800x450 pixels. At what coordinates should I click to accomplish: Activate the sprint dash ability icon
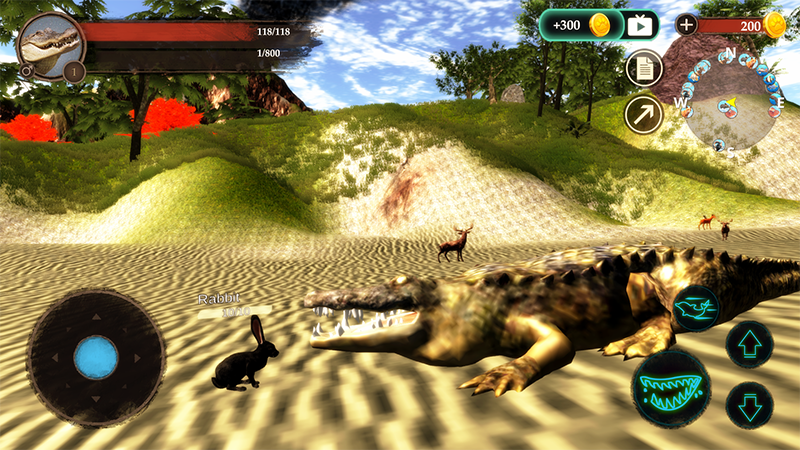(696, 308)
